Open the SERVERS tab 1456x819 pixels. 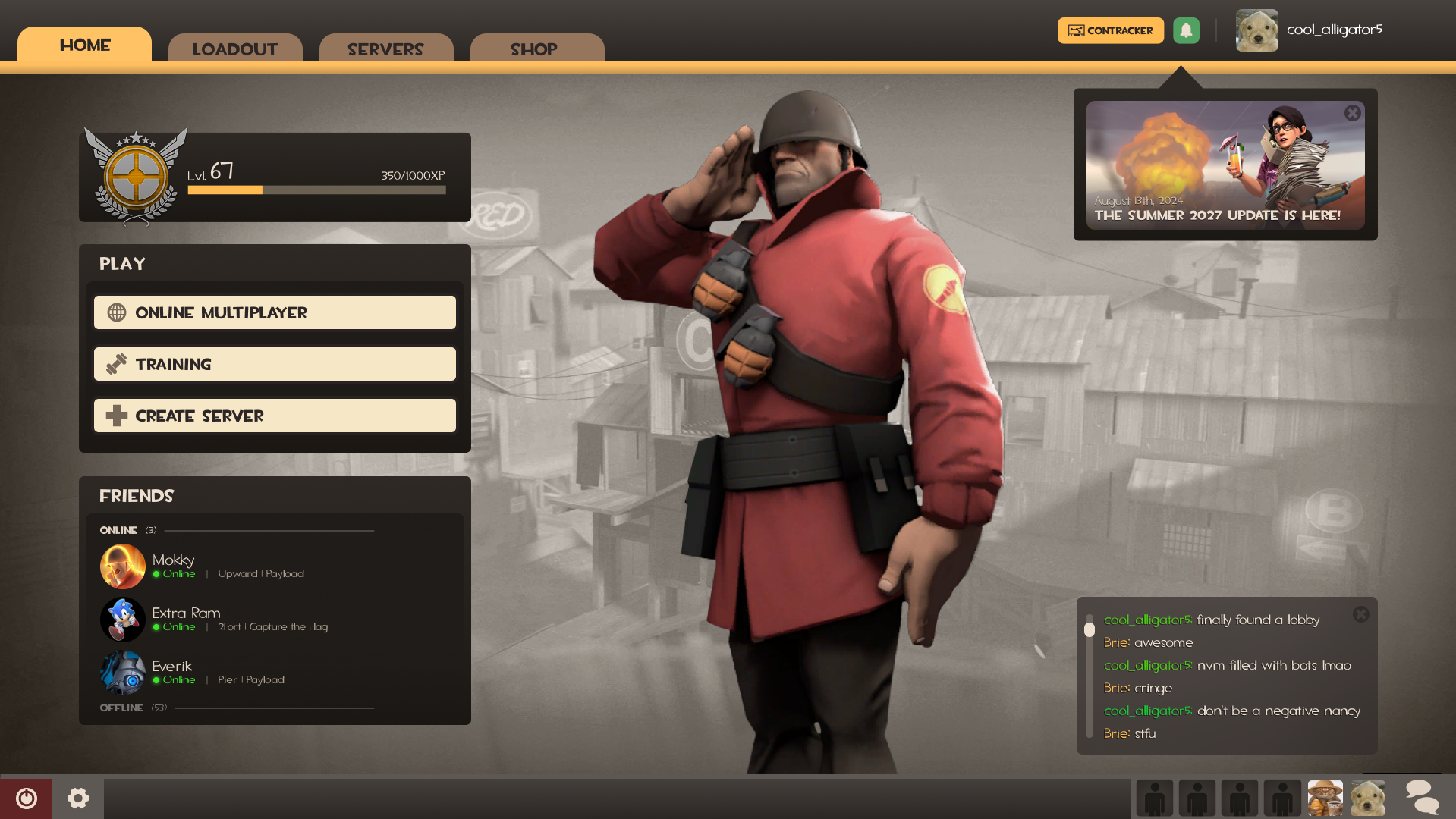click(x=386, y=49)
